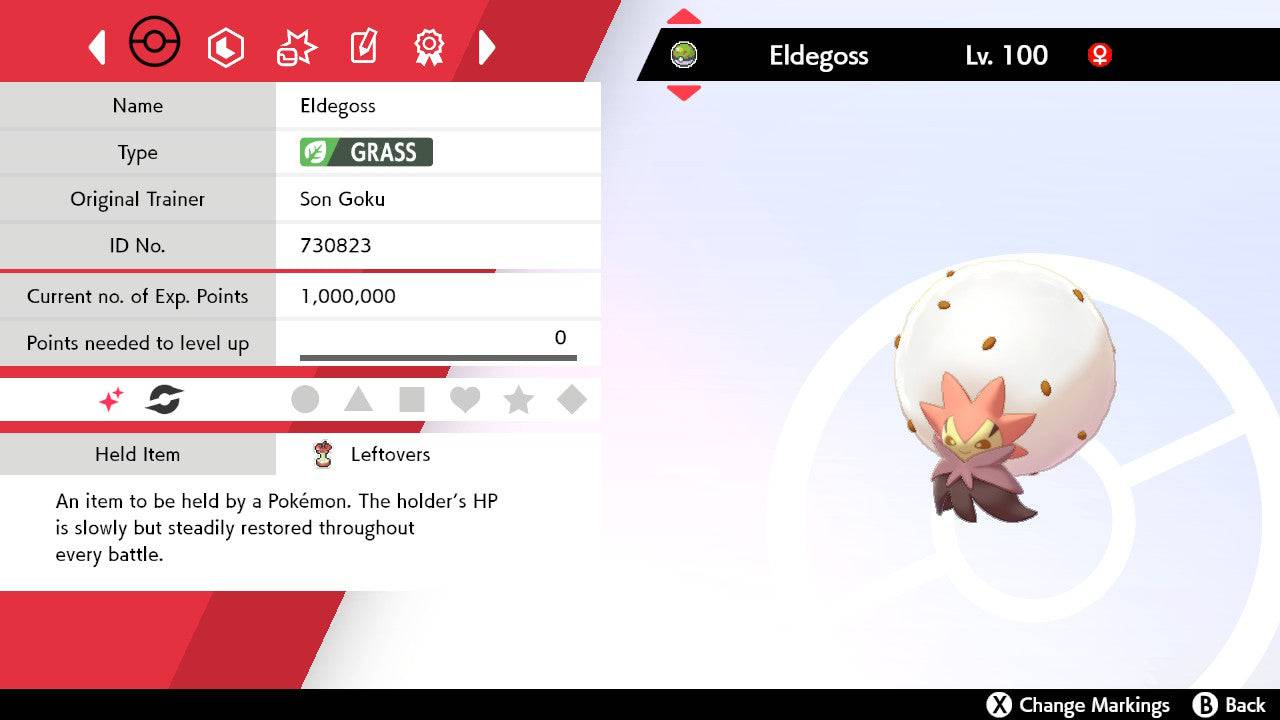
Task: Open the ribbons tab
Action: point(429,46)
